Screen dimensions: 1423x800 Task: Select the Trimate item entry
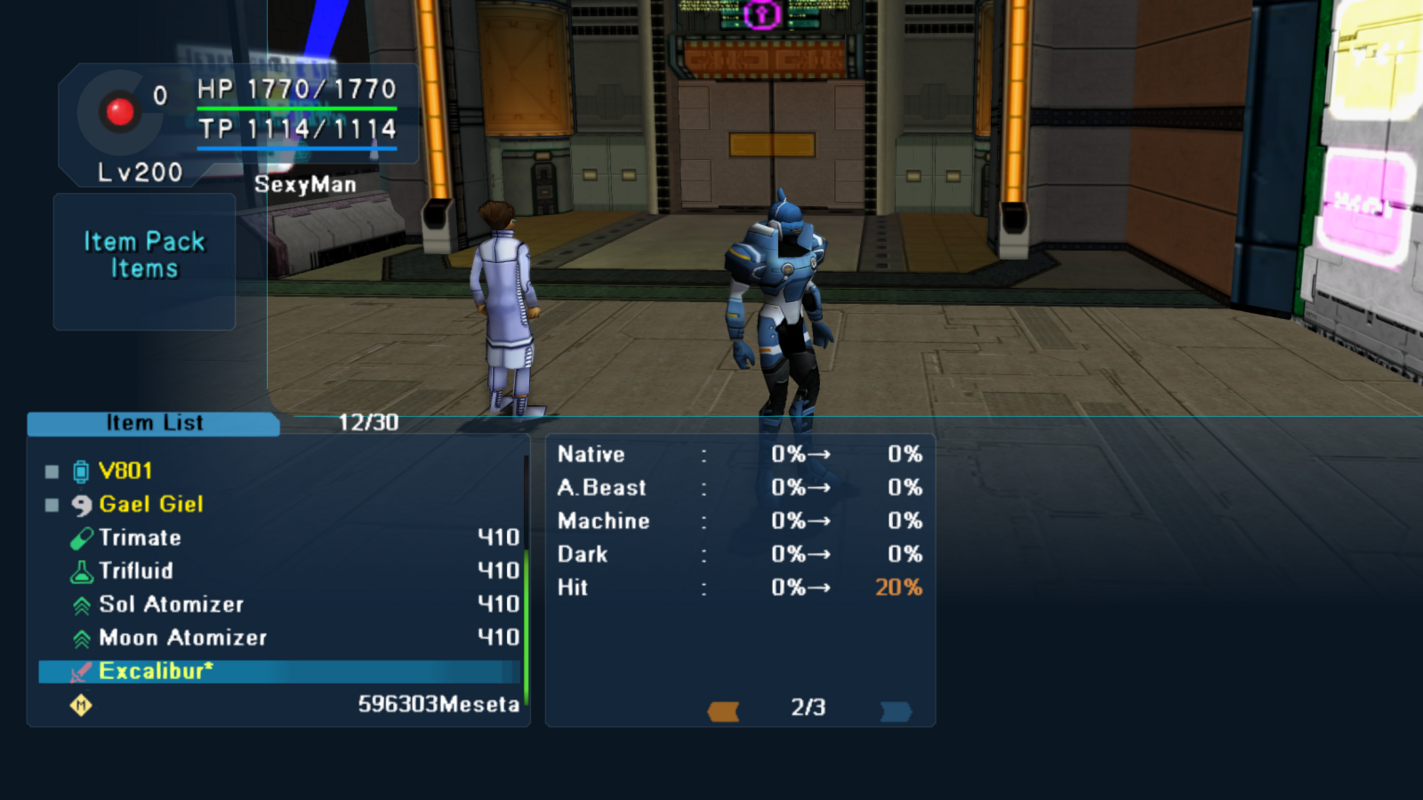(140, 538)
